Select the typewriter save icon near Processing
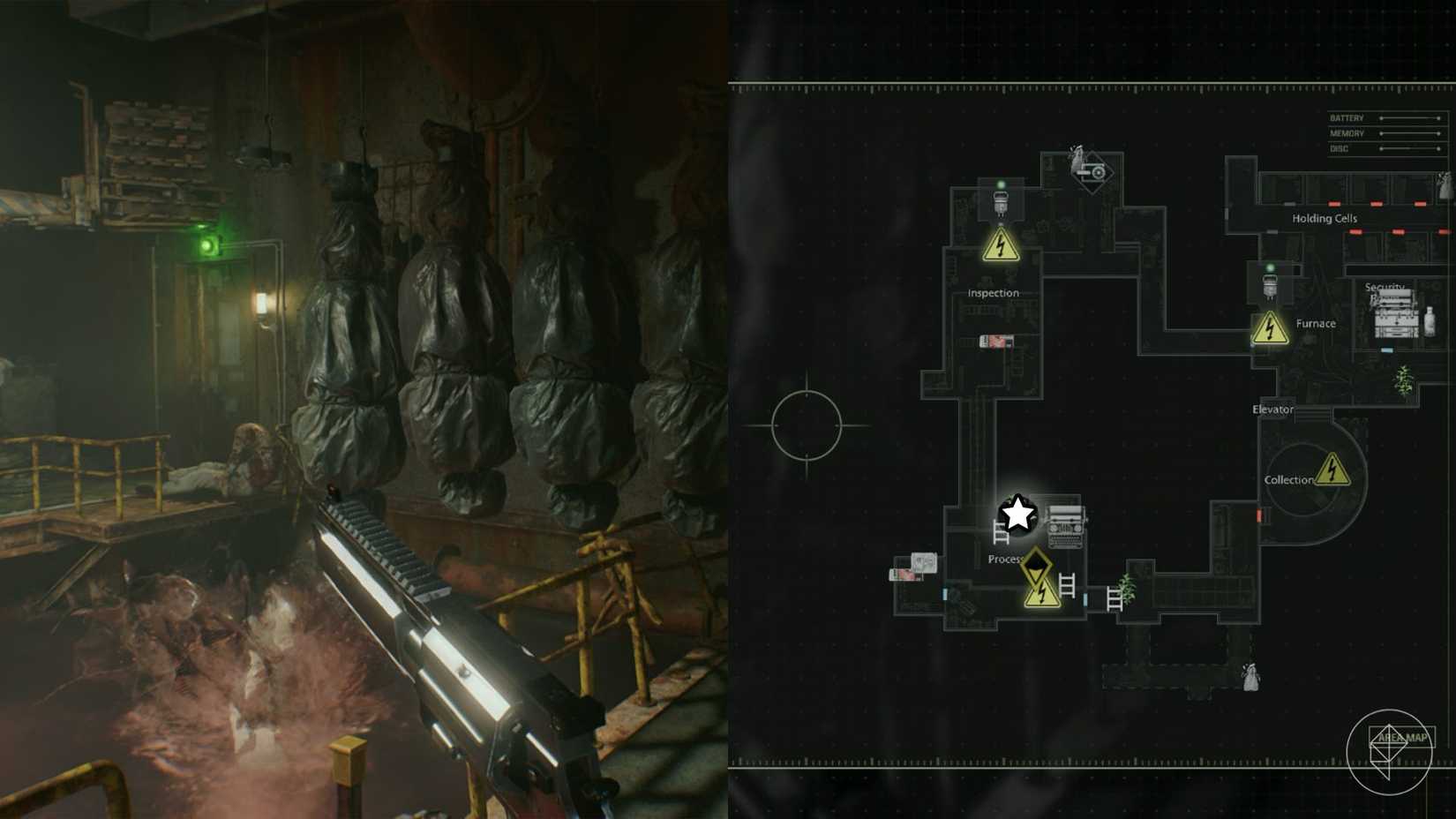This screenshot has height=819, width=1456. coord(1065,525)
